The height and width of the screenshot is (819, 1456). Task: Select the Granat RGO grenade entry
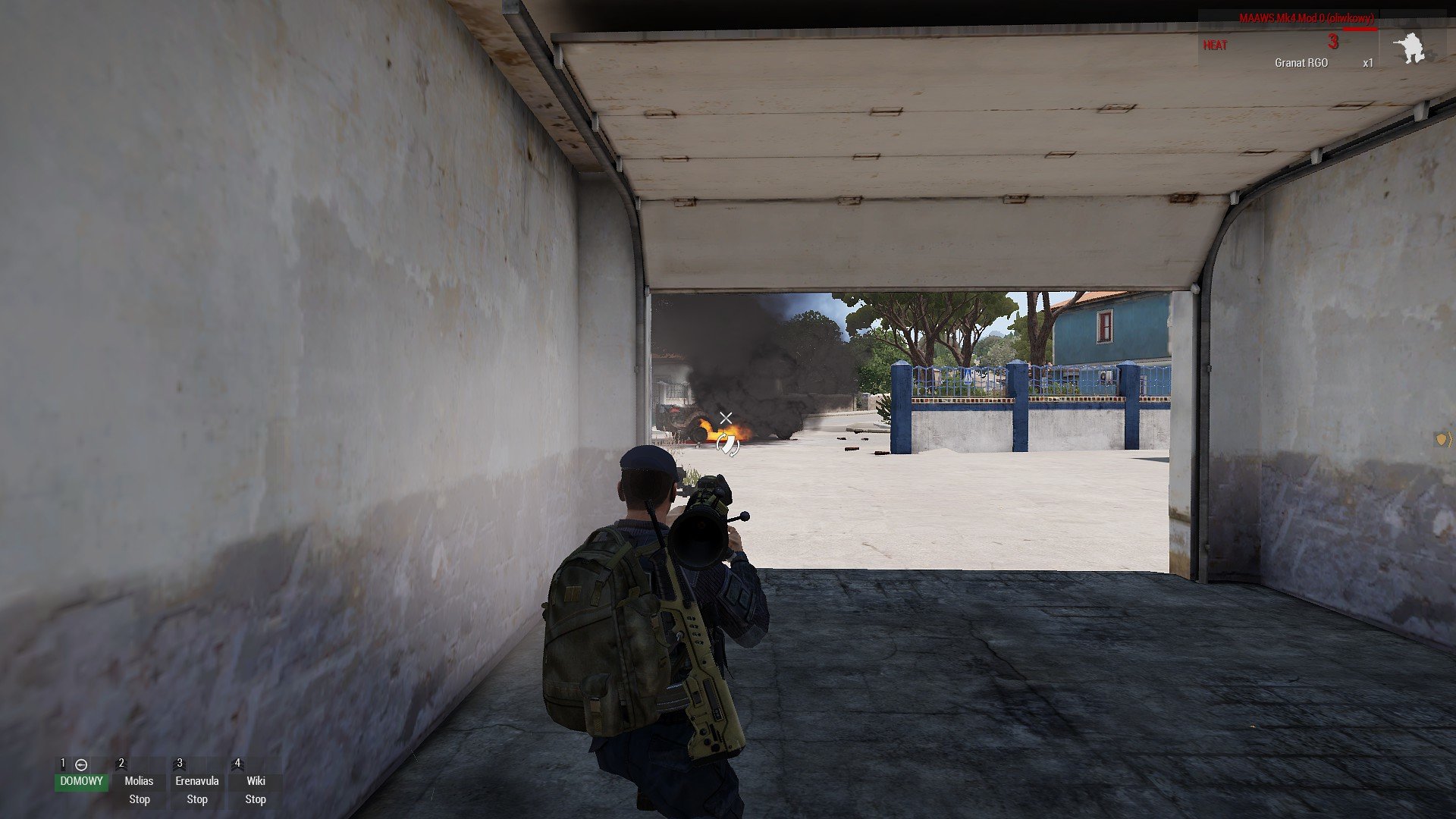(x=1301, y=63)
